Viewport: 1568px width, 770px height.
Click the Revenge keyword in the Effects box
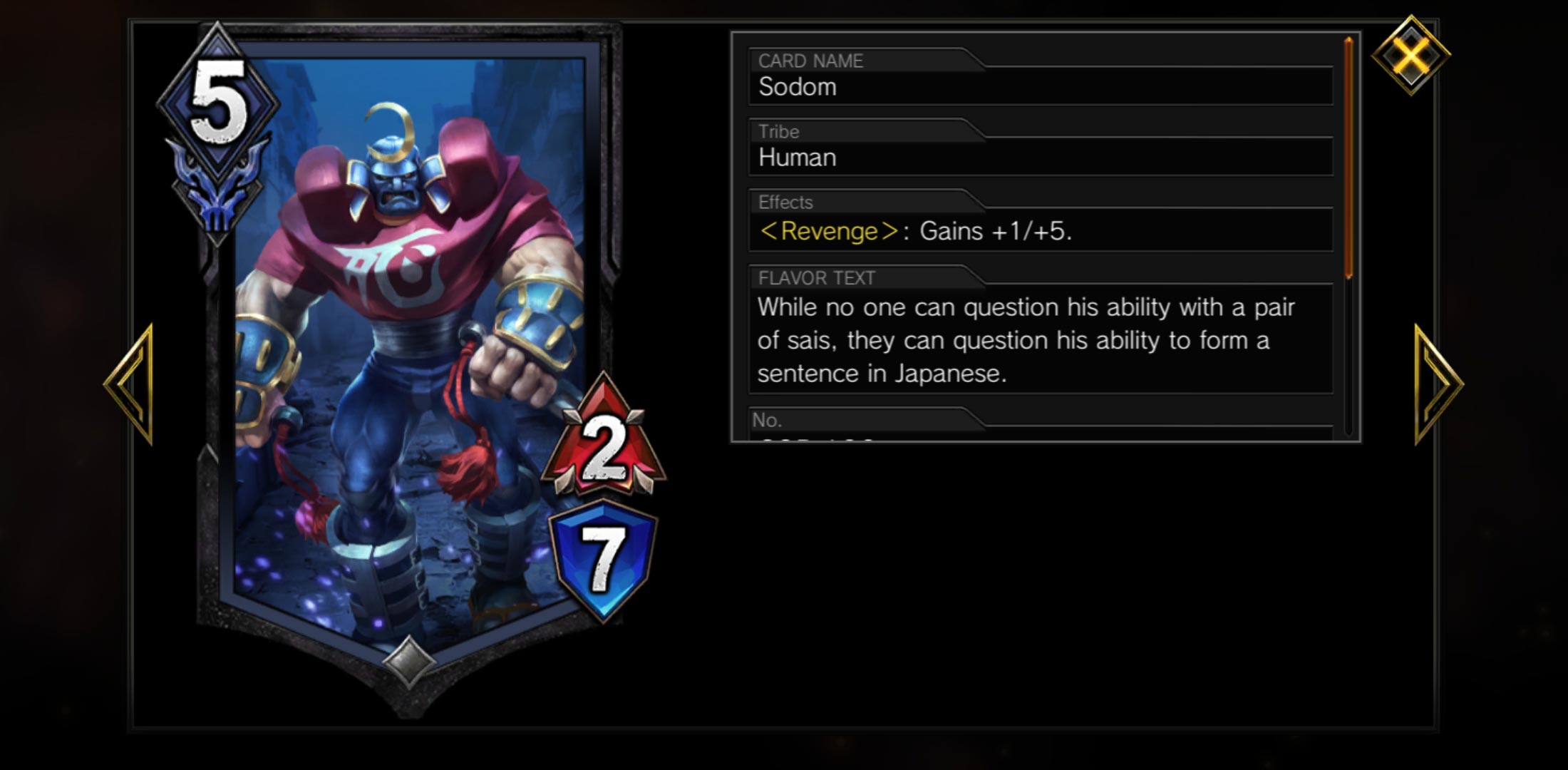[827, 230]
